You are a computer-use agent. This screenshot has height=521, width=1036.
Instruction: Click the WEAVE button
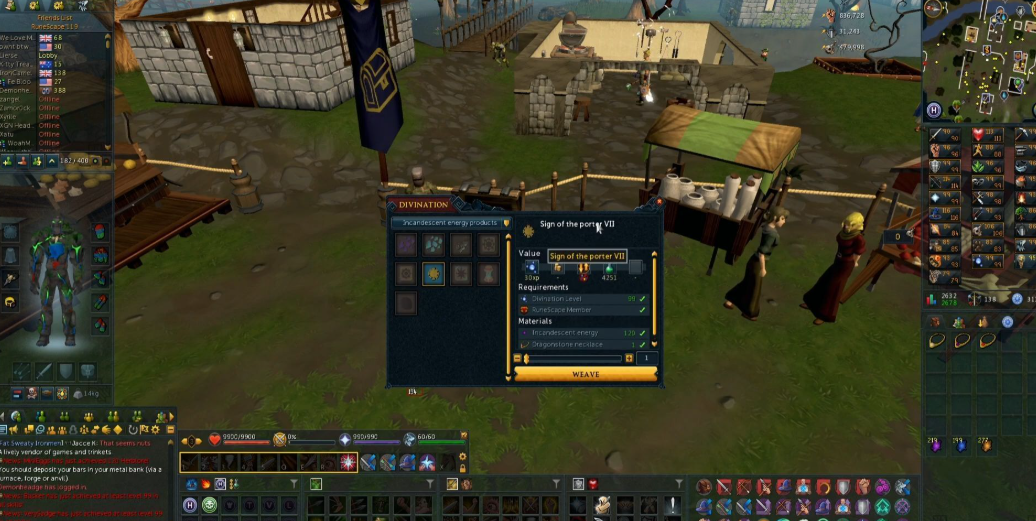(x=586, y=374)
